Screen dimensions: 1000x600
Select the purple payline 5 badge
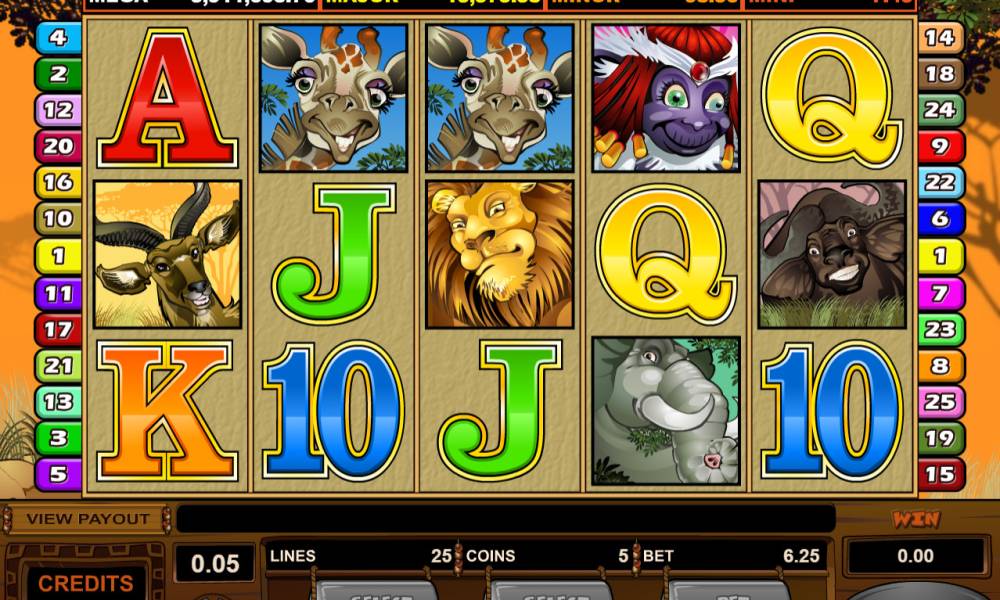click(58, 474)
